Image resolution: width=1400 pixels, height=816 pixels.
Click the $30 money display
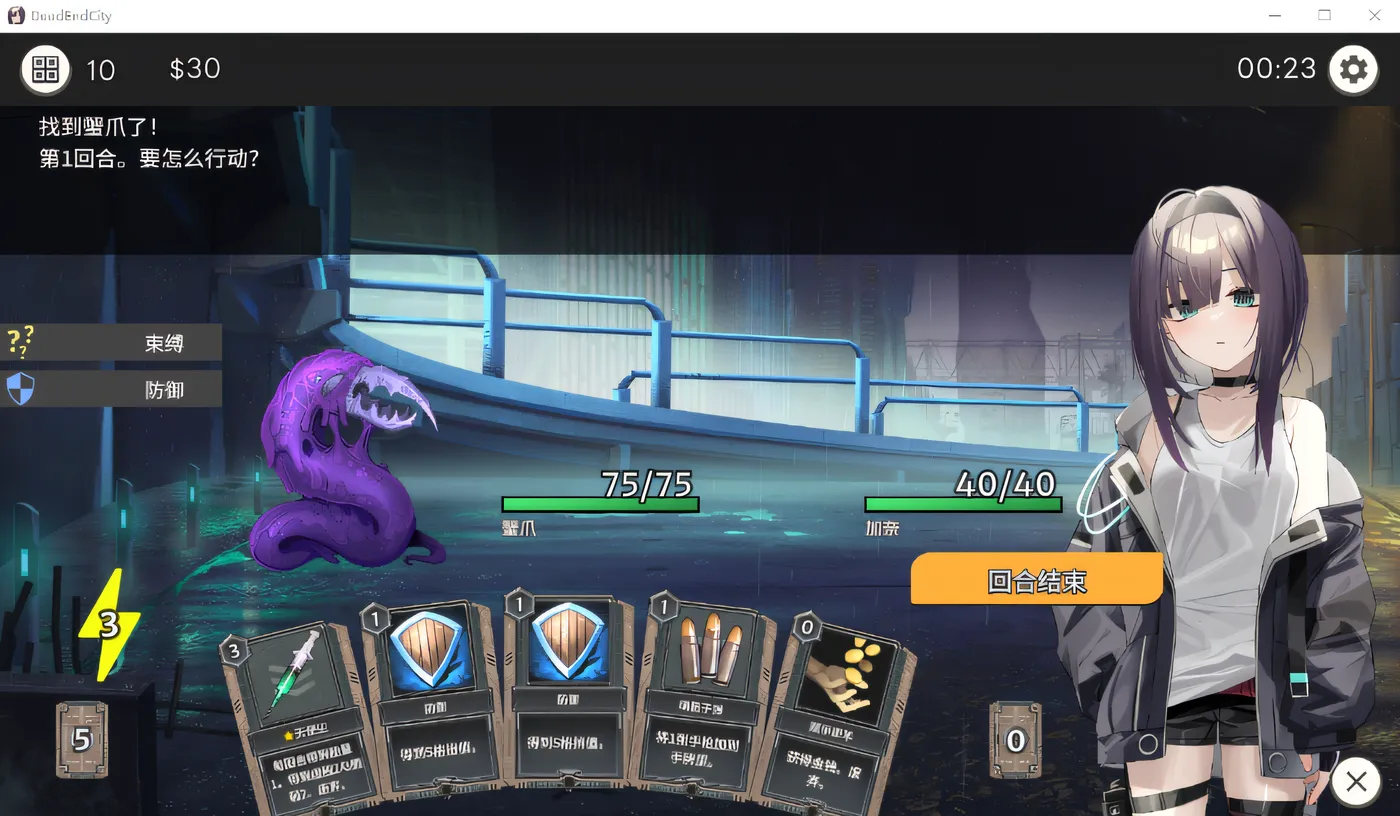click(x=194, y=69)
